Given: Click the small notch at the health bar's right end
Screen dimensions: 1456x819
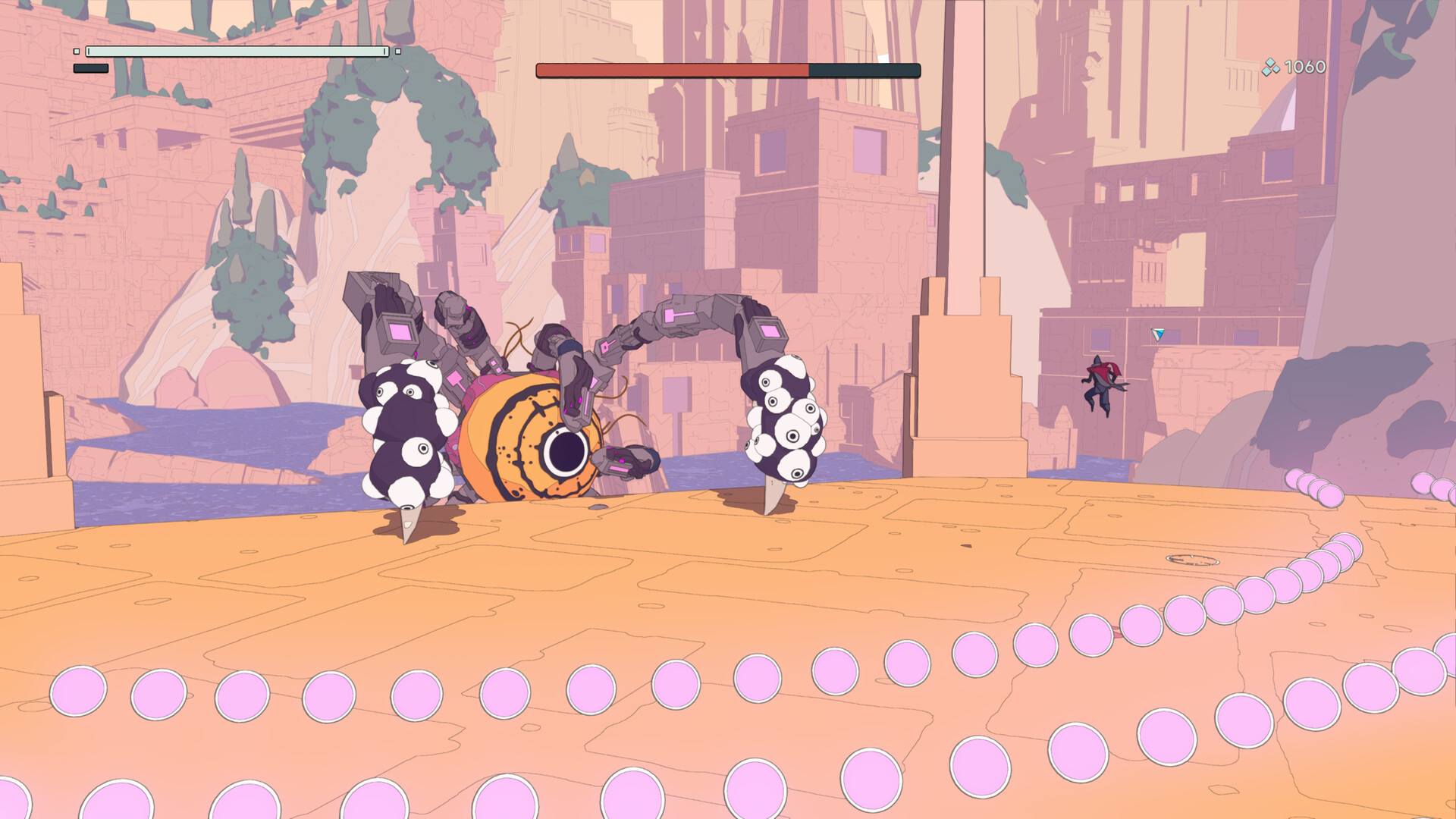Looking at the screenshot, I should [384, 50].
